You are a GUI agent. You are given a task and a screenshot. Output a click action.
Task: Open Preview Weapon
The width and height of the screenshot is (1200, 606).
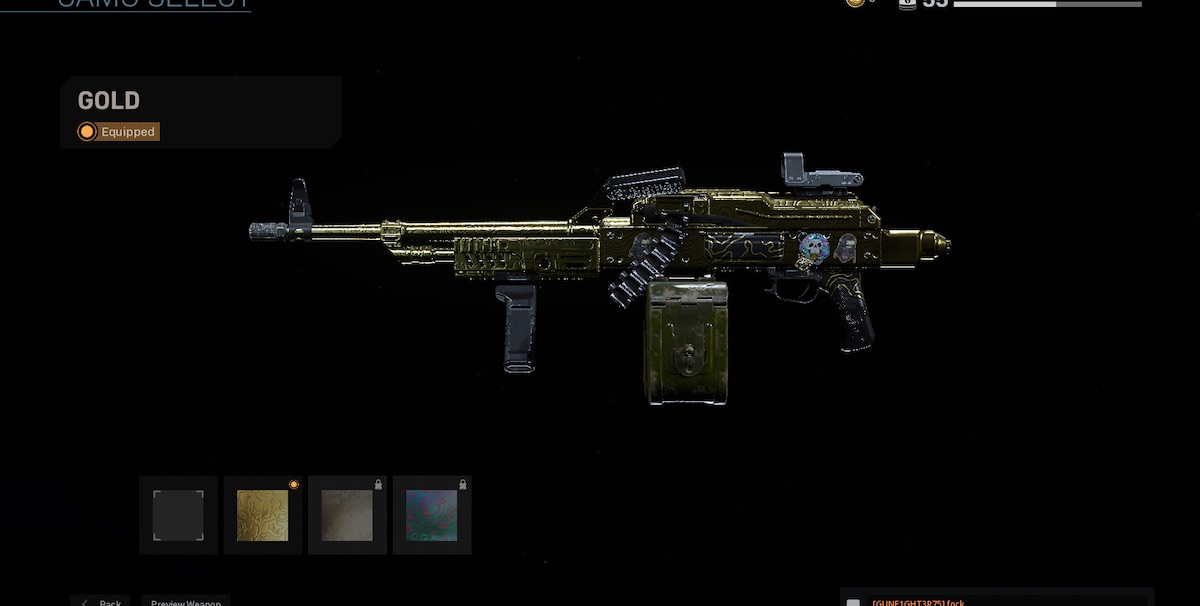coord(186,601)
